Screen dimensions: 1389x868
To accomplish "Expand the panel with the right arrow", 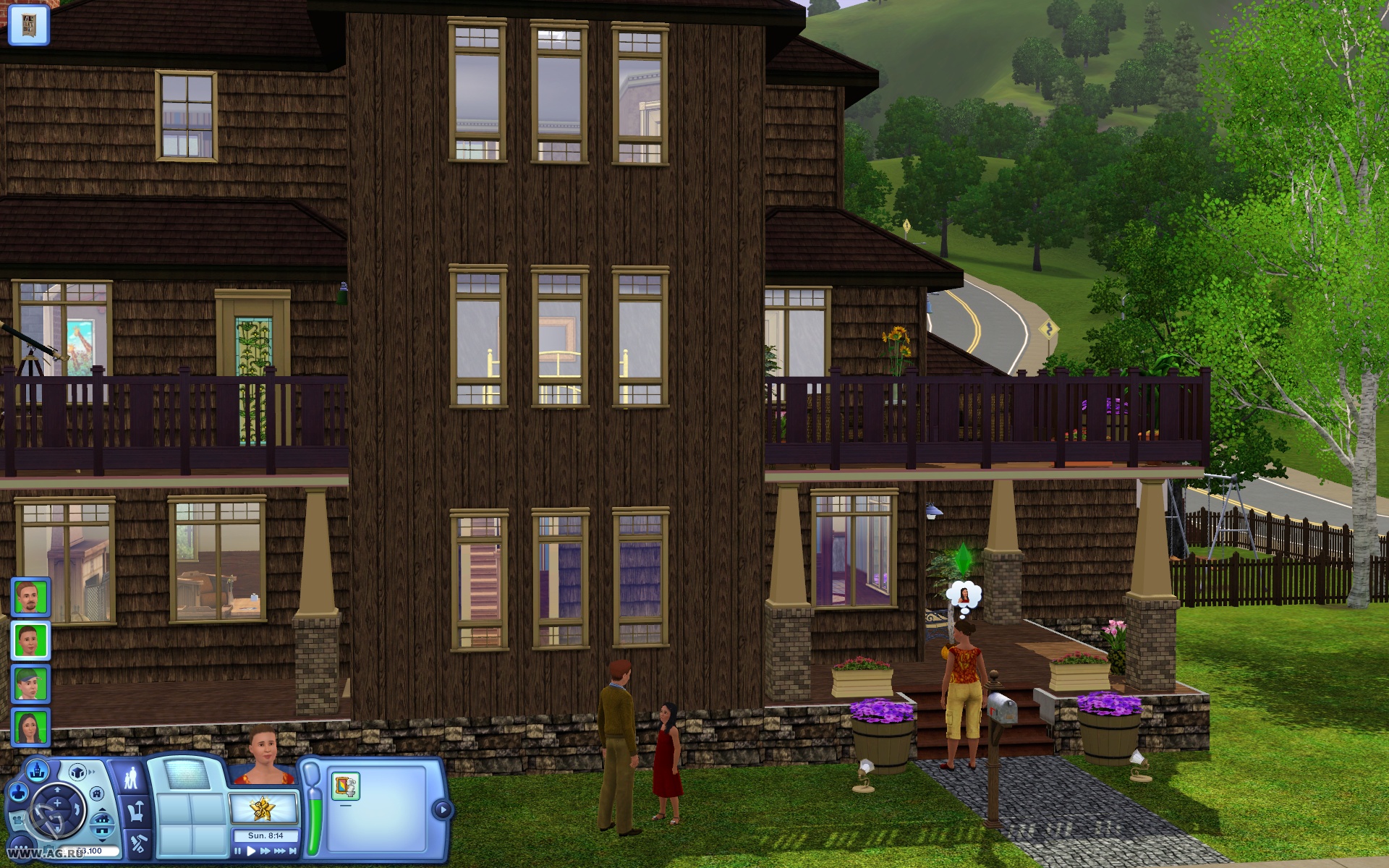I will (441, 809).
